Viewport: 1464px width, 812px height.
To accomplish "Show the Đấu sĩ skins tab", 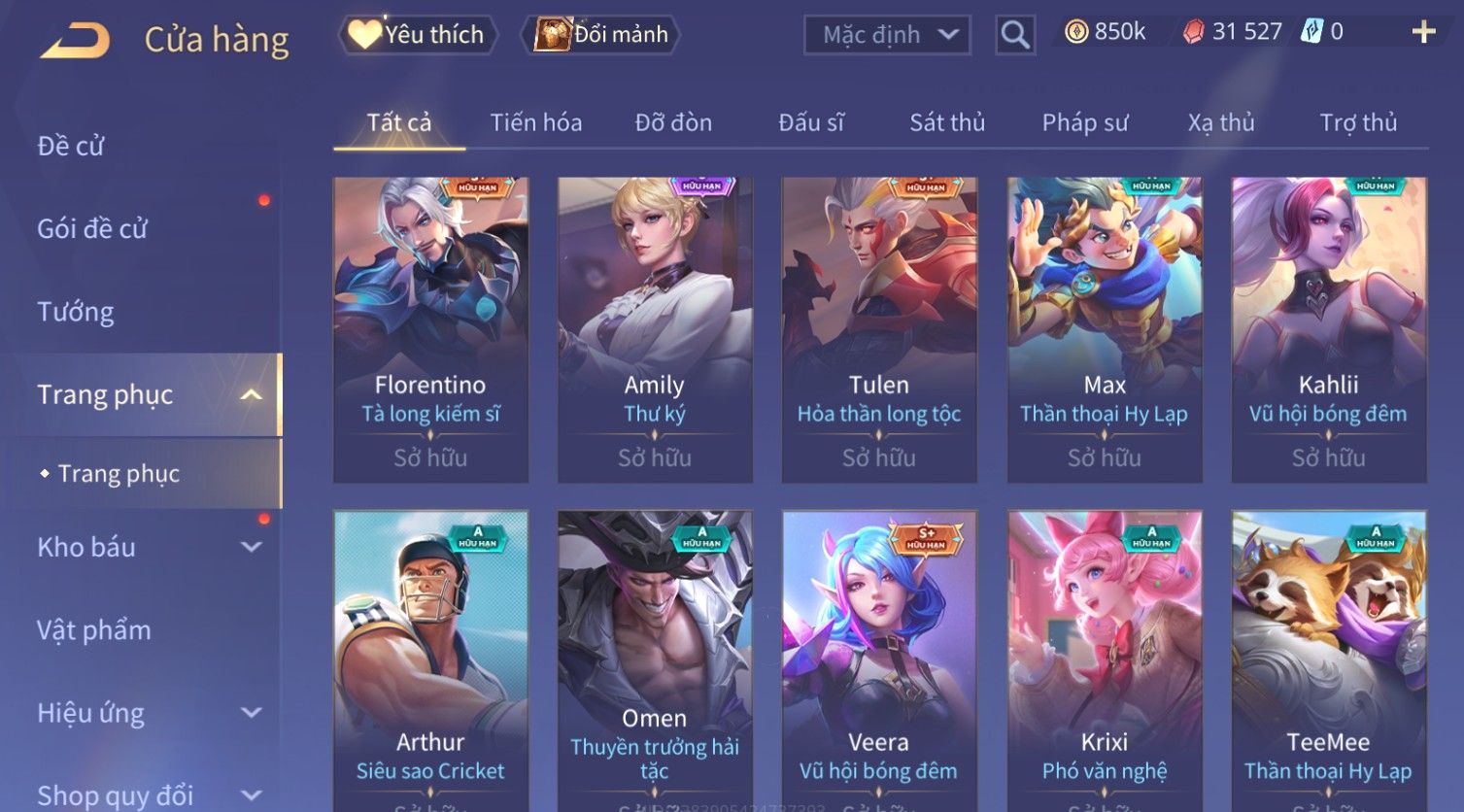I will tap(811, 122).
